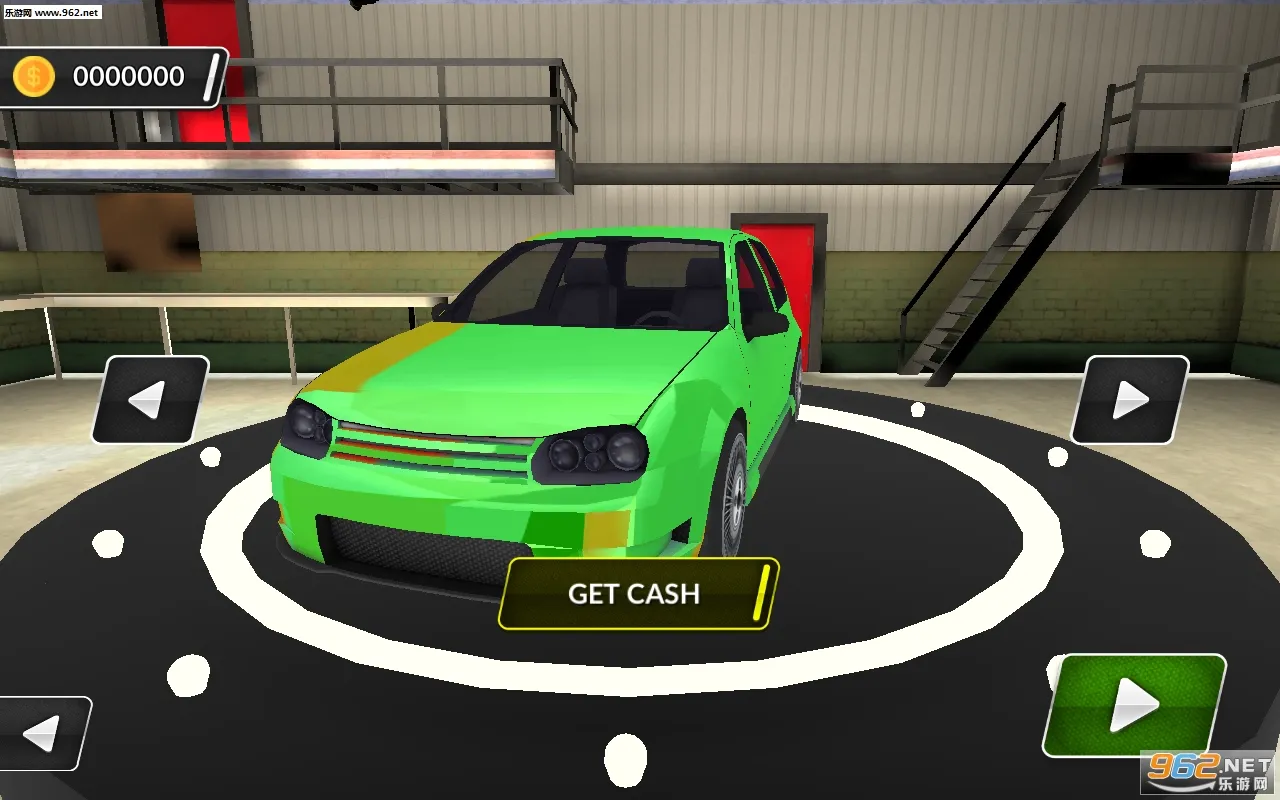1280x800 pixels.
Task: Click the arrowhead inside the left navigation button
Action: (148, 398)
